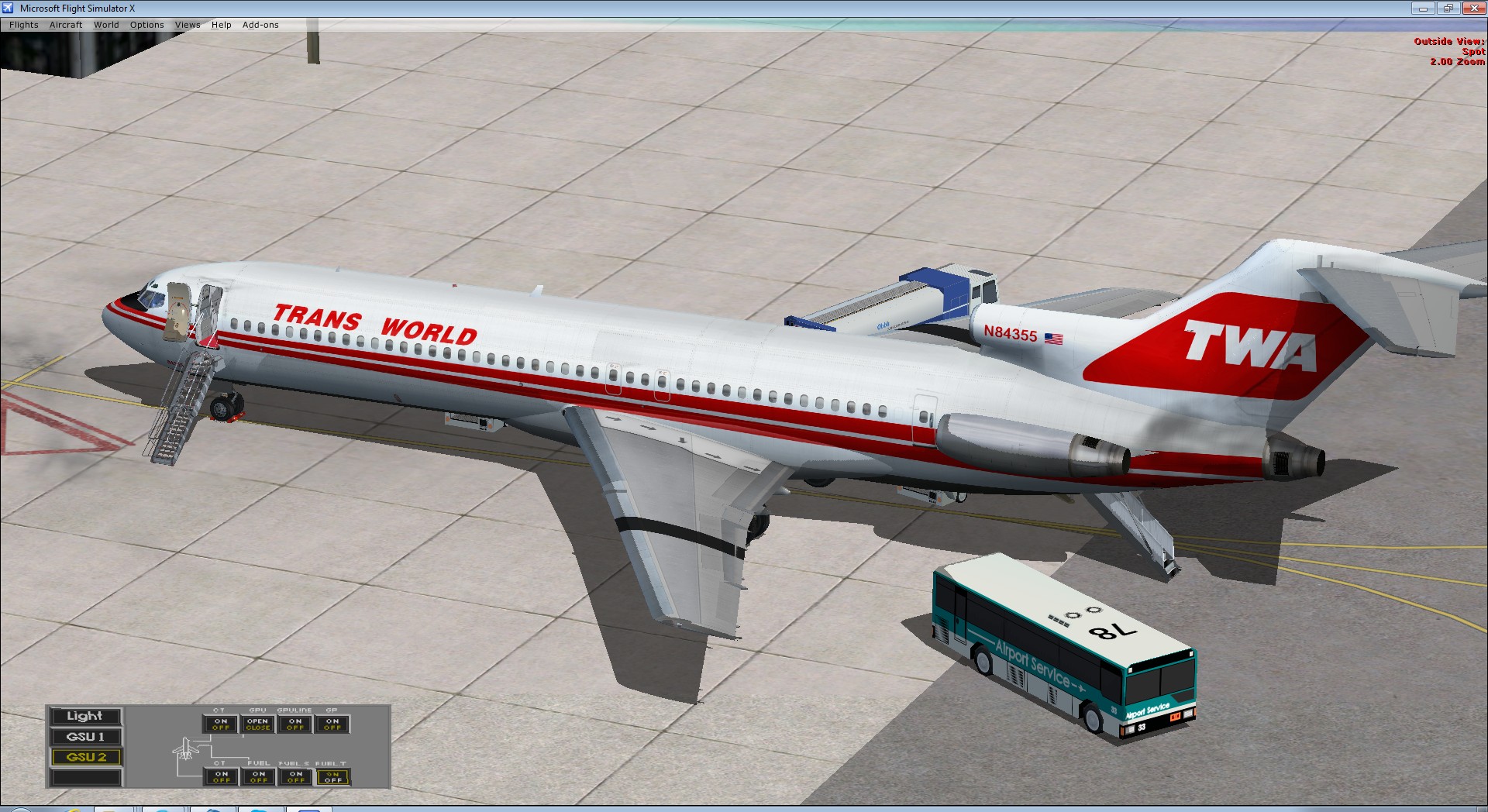
Task: Expand the Views menu dropdown
Action: (187, 24)
